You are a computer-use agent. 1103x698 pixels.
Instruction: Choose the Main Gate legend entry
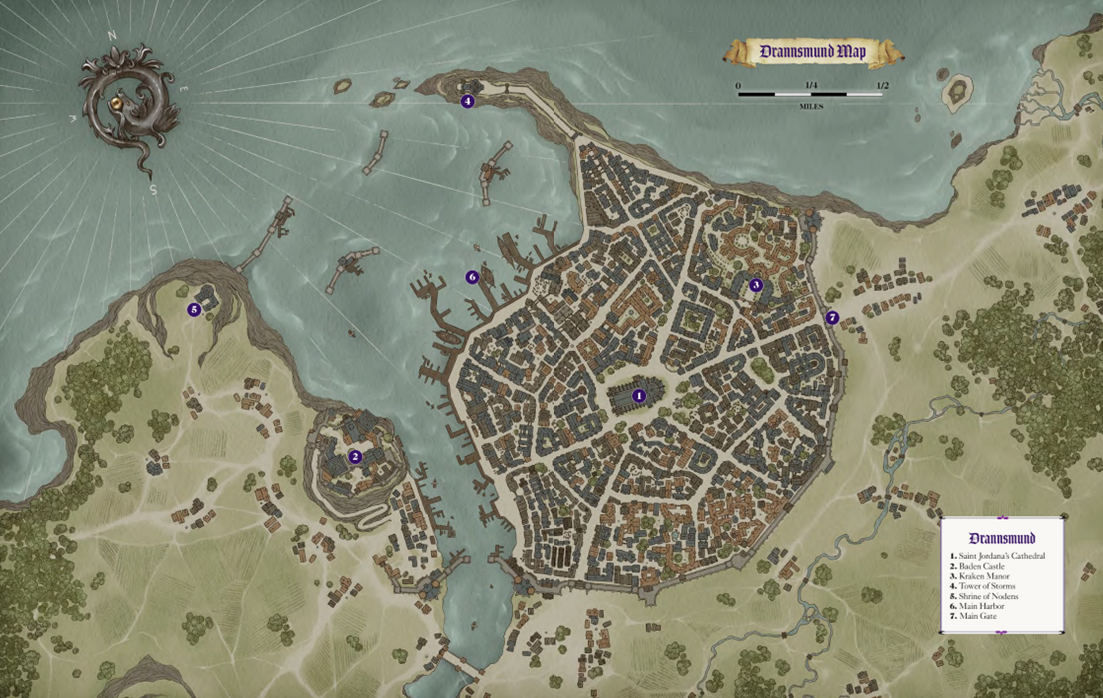[x=977, y=616]
